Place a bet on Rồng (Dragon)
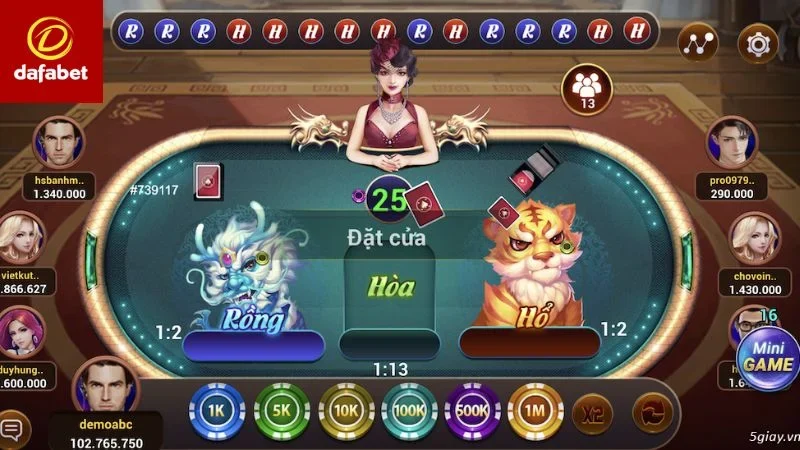The width and height of the screenshot is (800, 450). click(252, 290)
